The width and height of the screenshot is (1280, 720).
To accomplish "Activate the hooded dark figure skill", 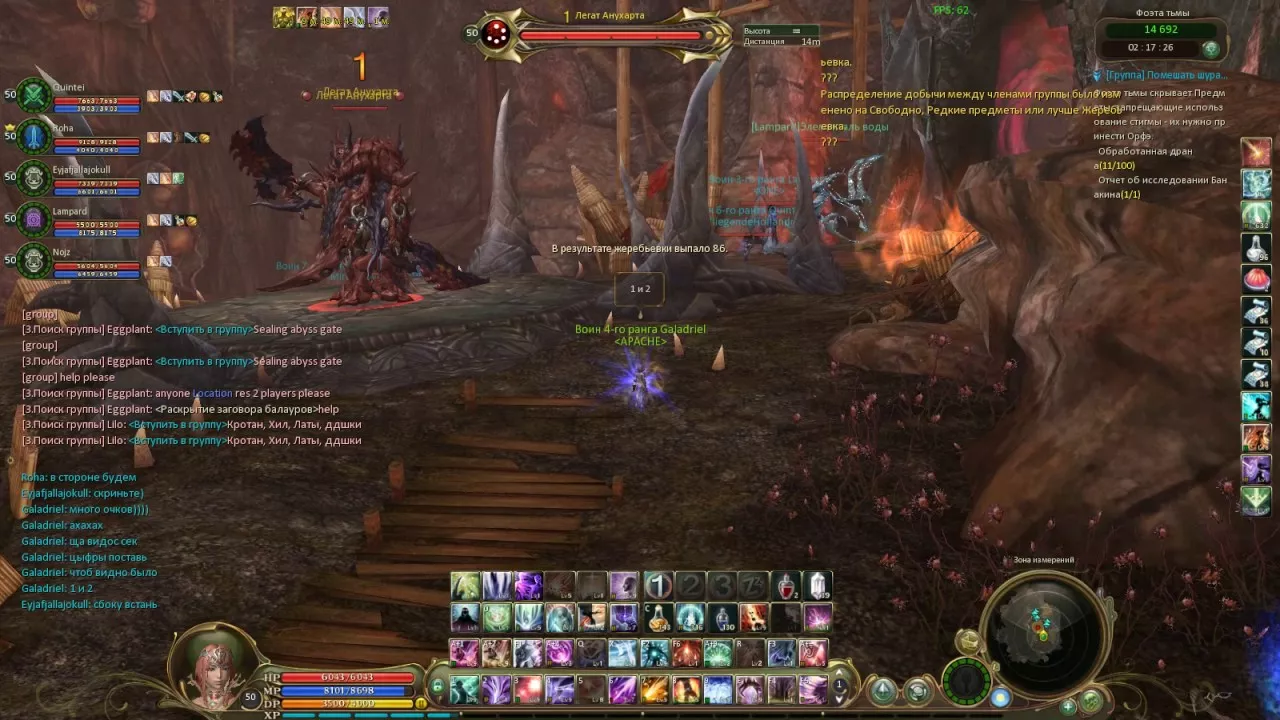I will tap(465, 618).
